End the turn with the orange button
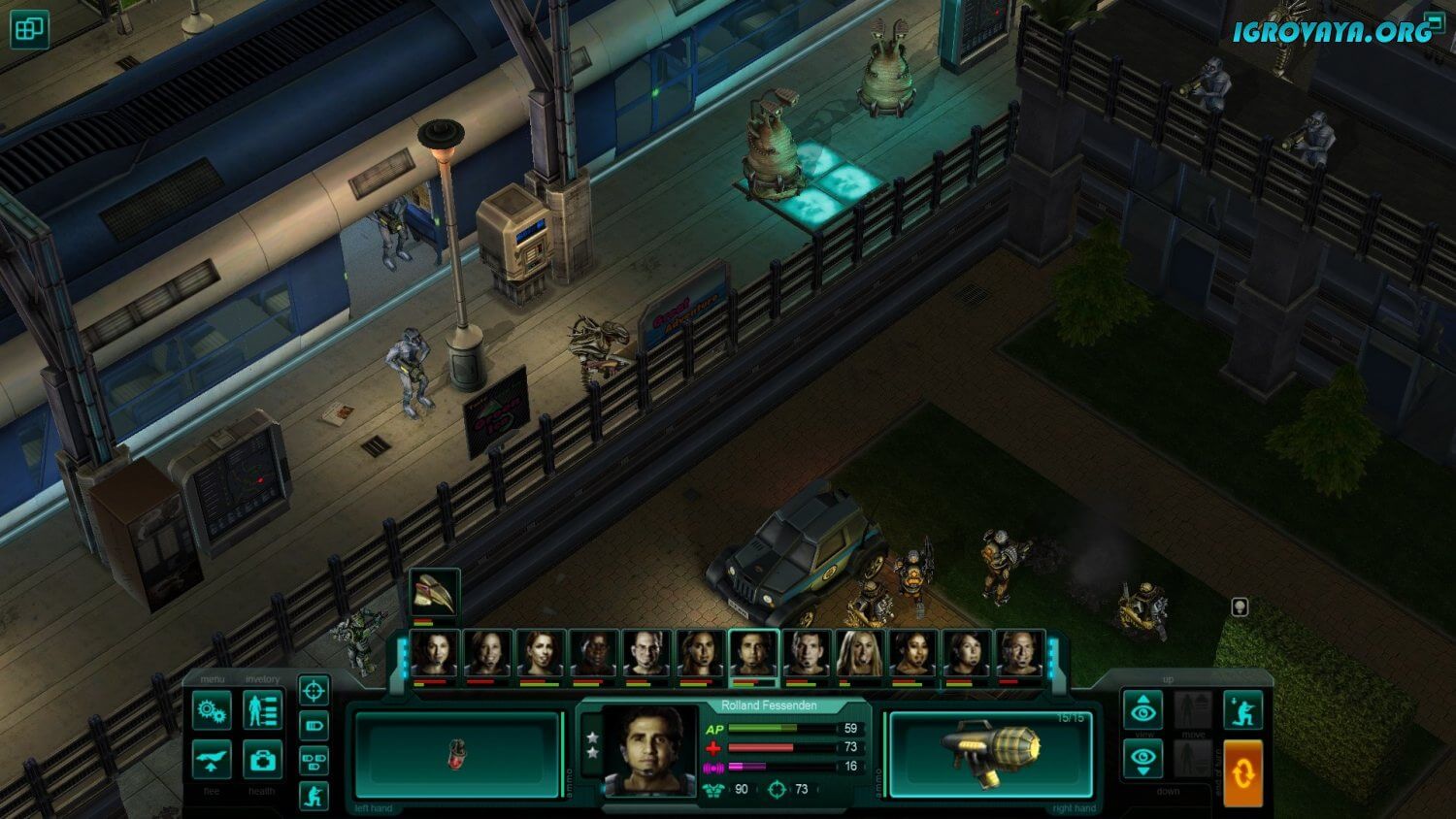Screen dimensions: 1456x819 [x=1242, y=773]
